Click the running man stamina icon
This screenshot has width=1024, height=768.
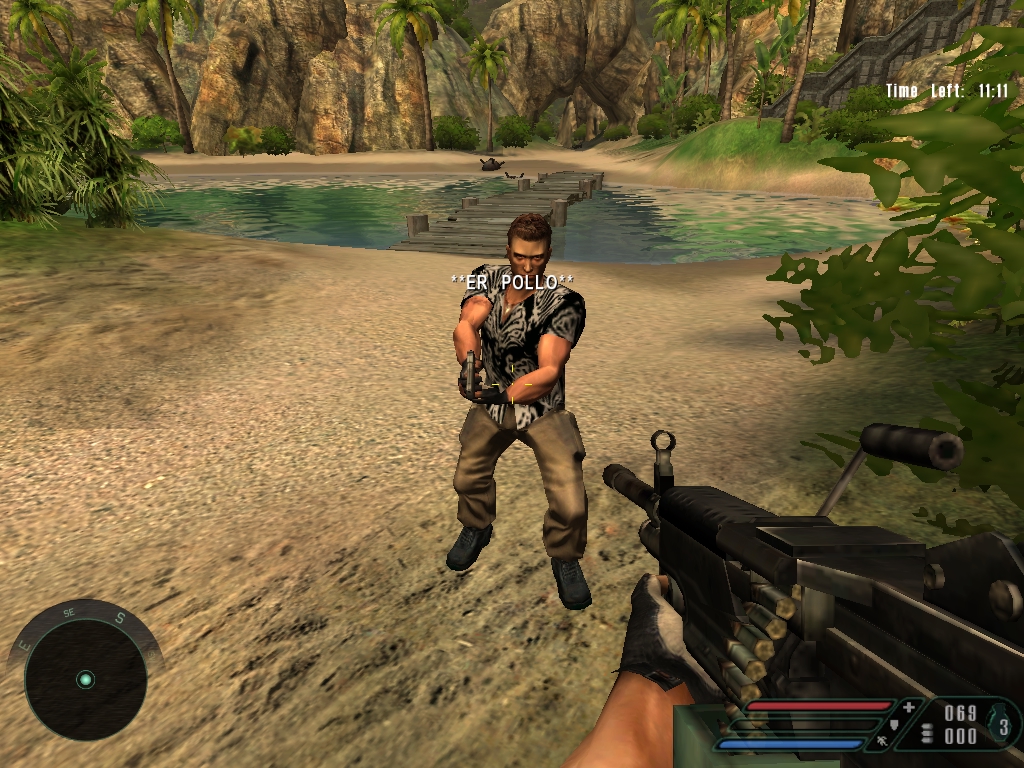pos(881,741)
